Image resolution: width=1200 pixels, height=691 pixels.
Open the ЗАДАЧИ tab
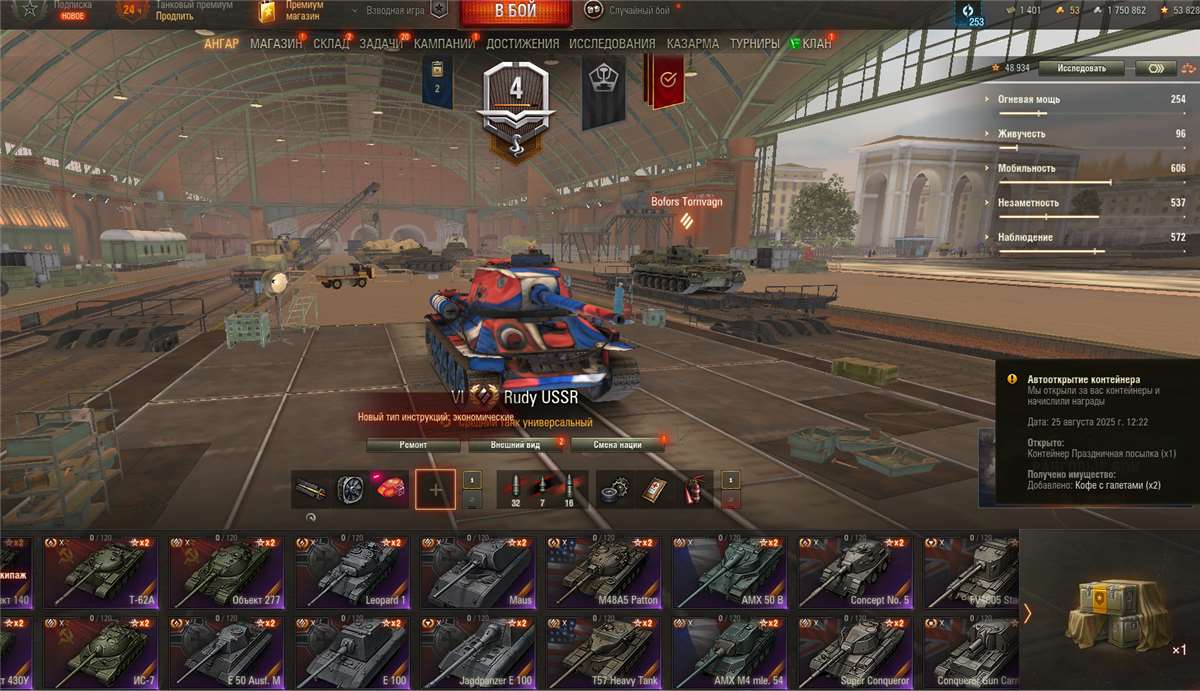380,44
